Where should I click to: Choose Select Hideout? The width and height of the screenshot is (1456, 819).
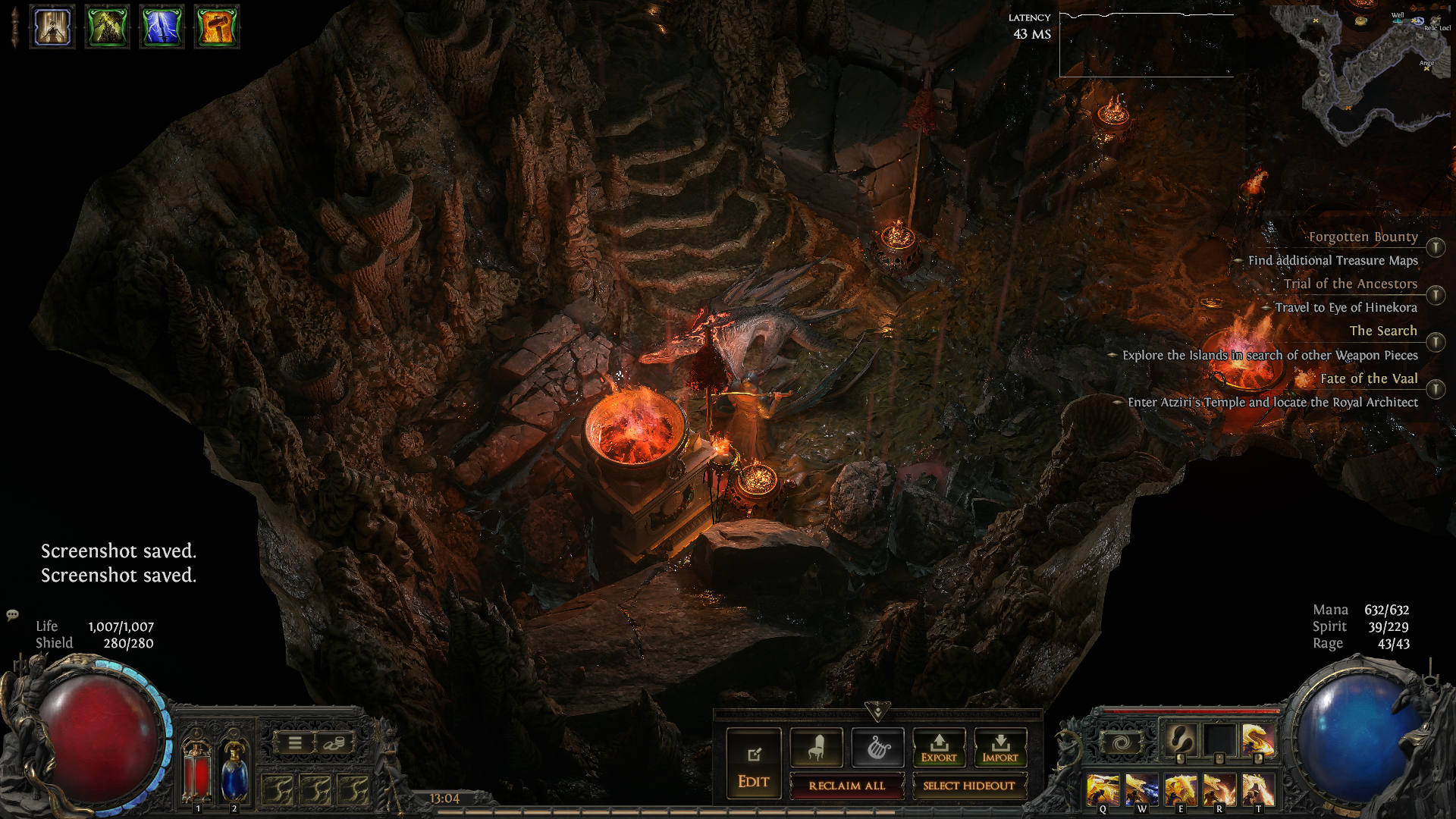968,786
